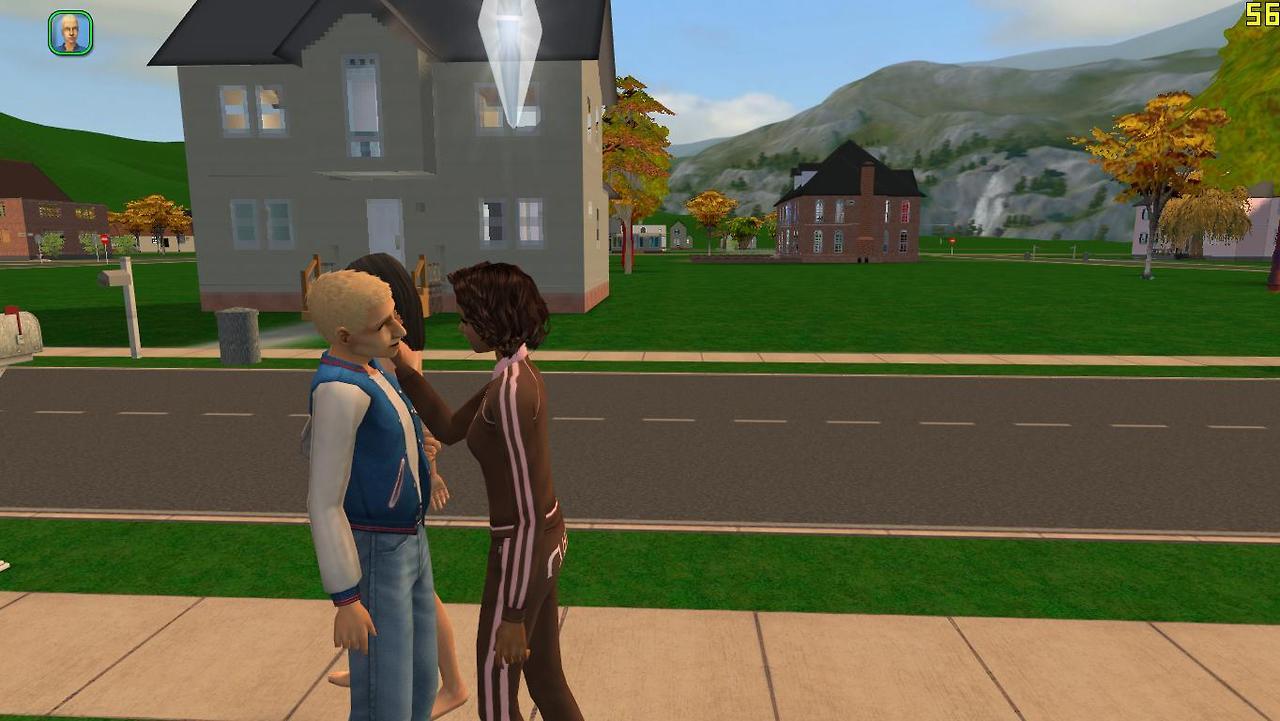The width and height of the screenshot is (1280, 721).
Task: Select the blond Sim portrait icon
Action: point(70,33)
